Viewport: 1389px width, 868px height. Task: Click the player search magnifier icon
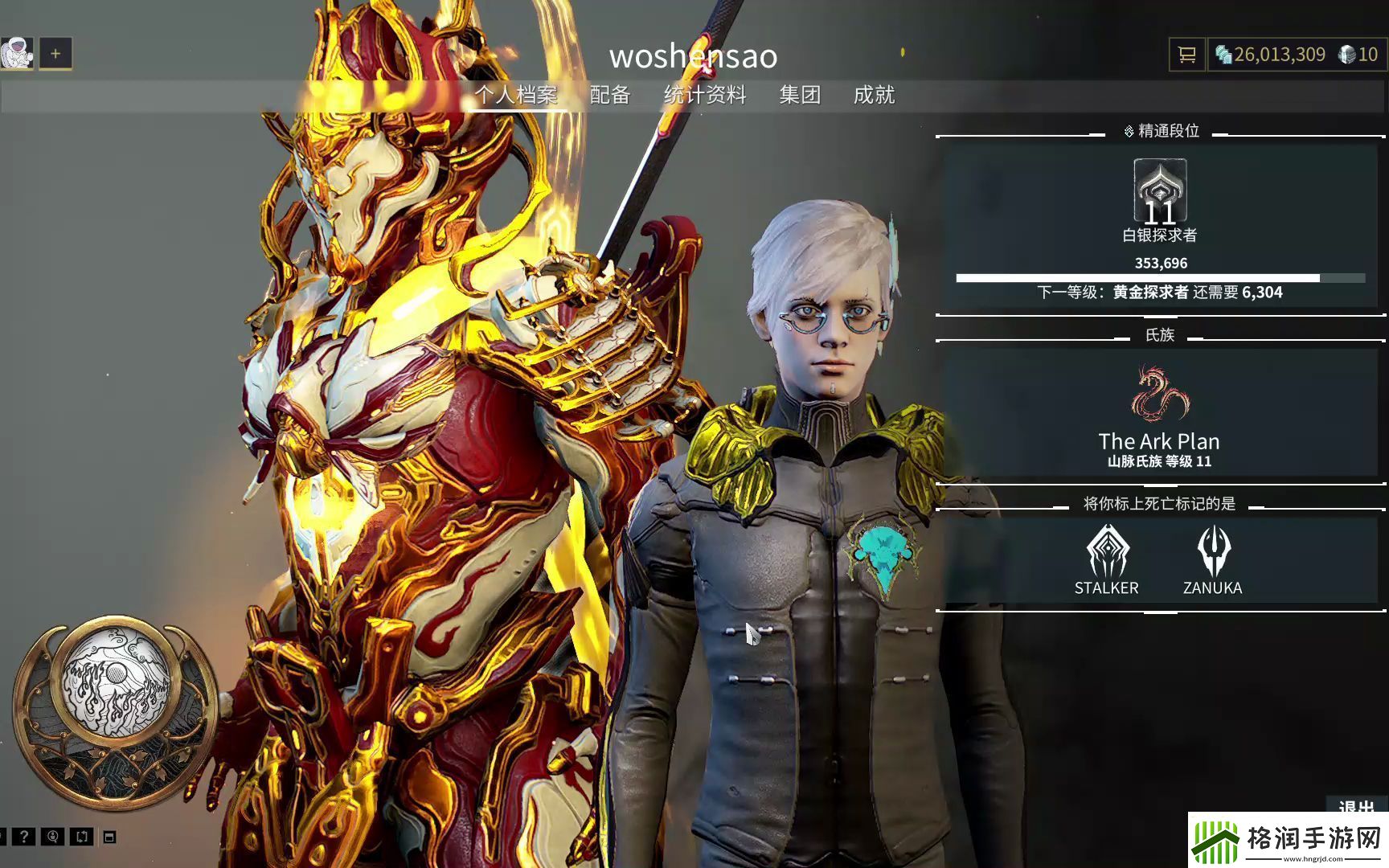click(x=53, y=837)
